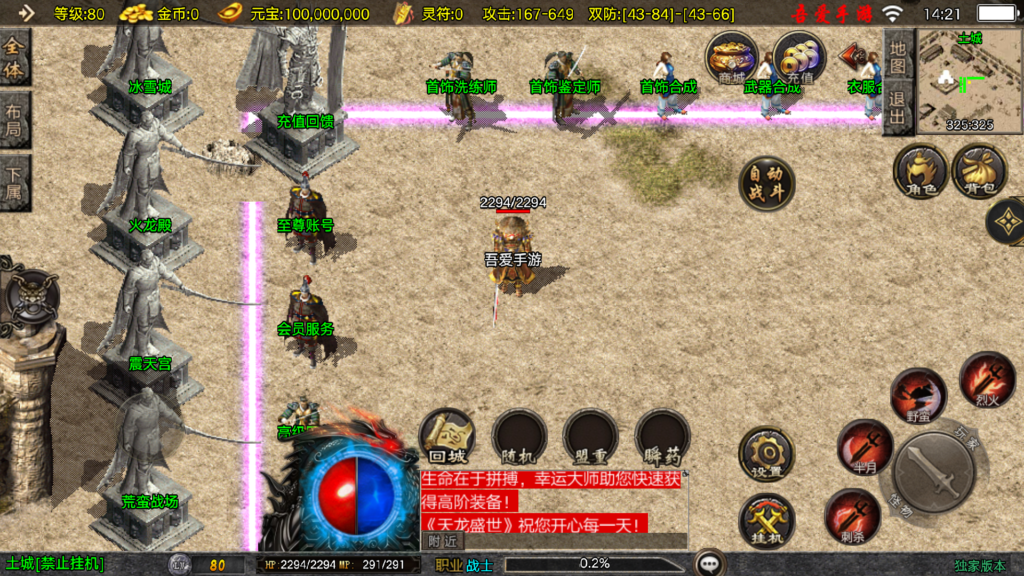
Task: Select the 全体 tab
Action: (15, 59)
